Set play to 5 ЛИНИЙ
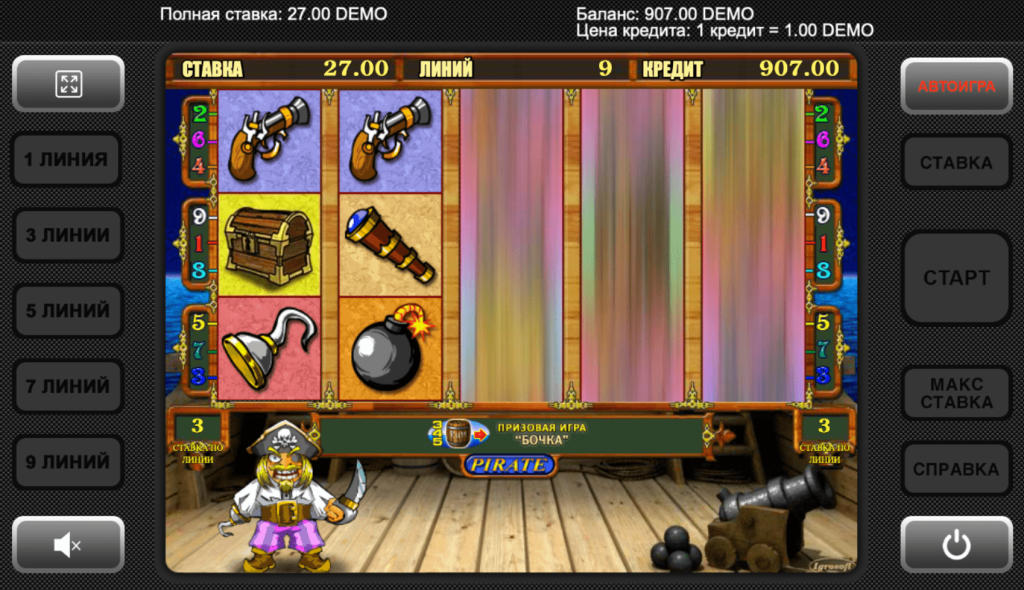Screen dimensions: 1024x590 tap(68, 311)
